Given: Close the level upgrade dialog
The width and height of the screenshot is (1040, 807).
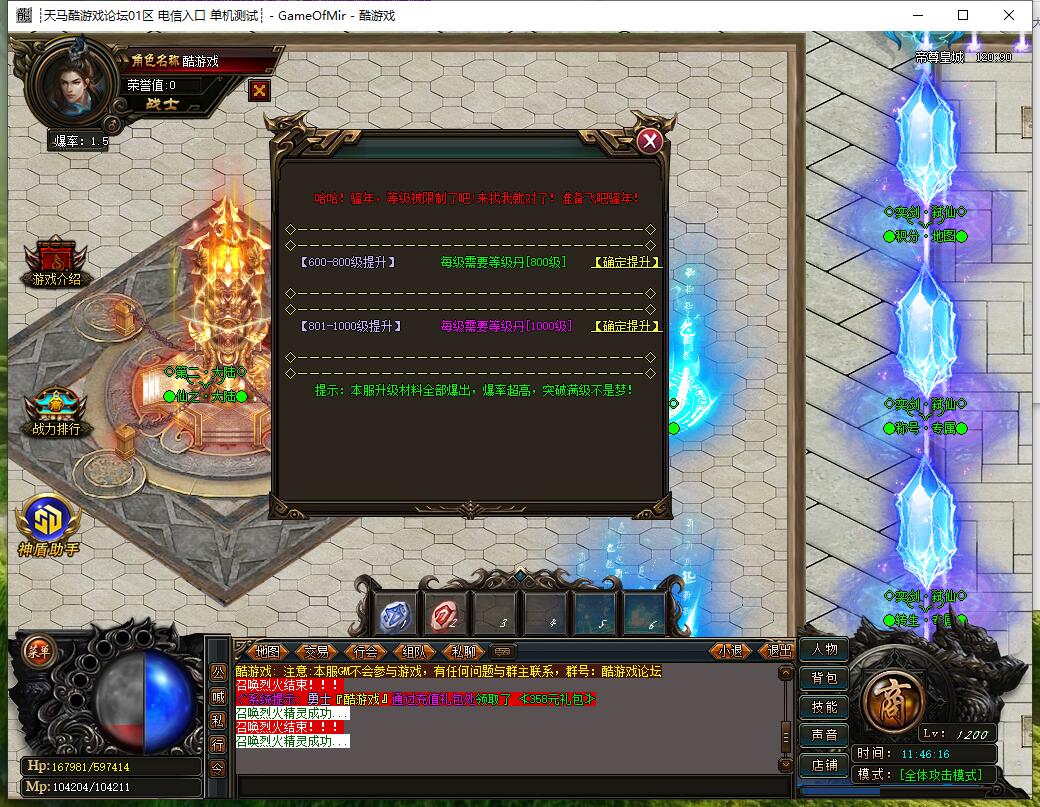Looking at the screenshot, I should 650,141.
